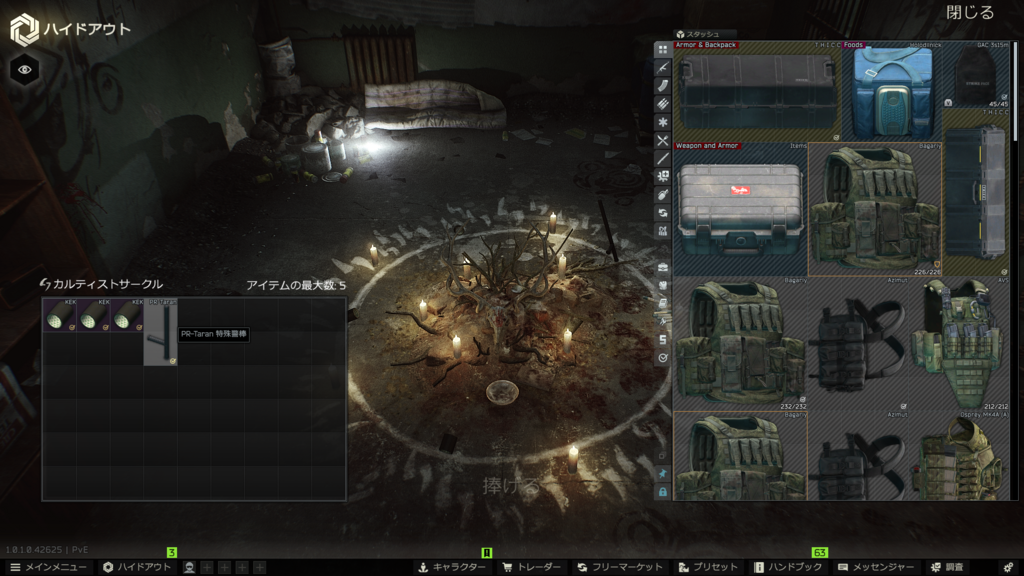Select the T H I C C case tagged Armor & Backpack
Viewport: 1024px width, 576px height.
757,91
